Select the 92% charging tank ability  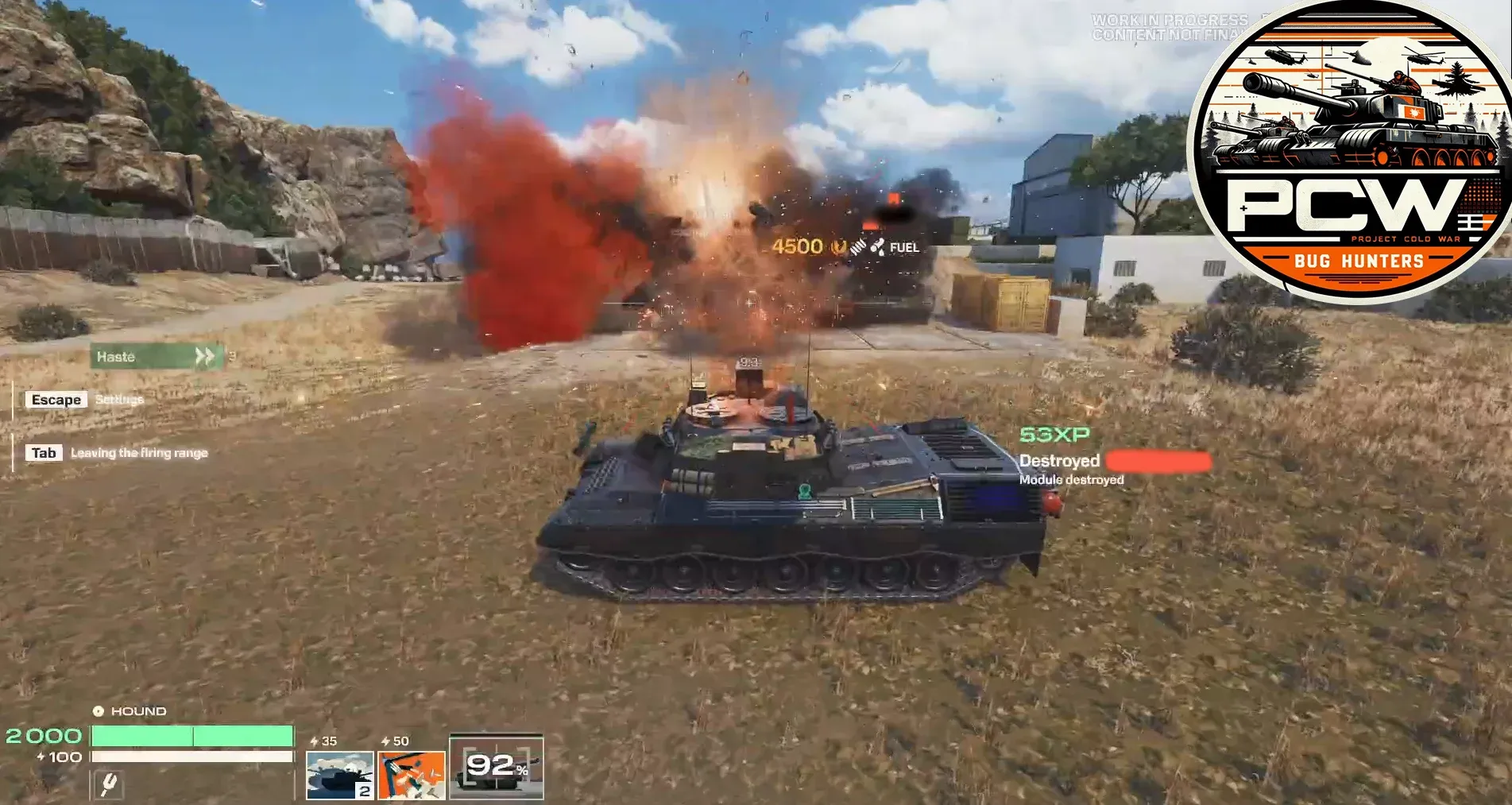[x=497, y=768]
